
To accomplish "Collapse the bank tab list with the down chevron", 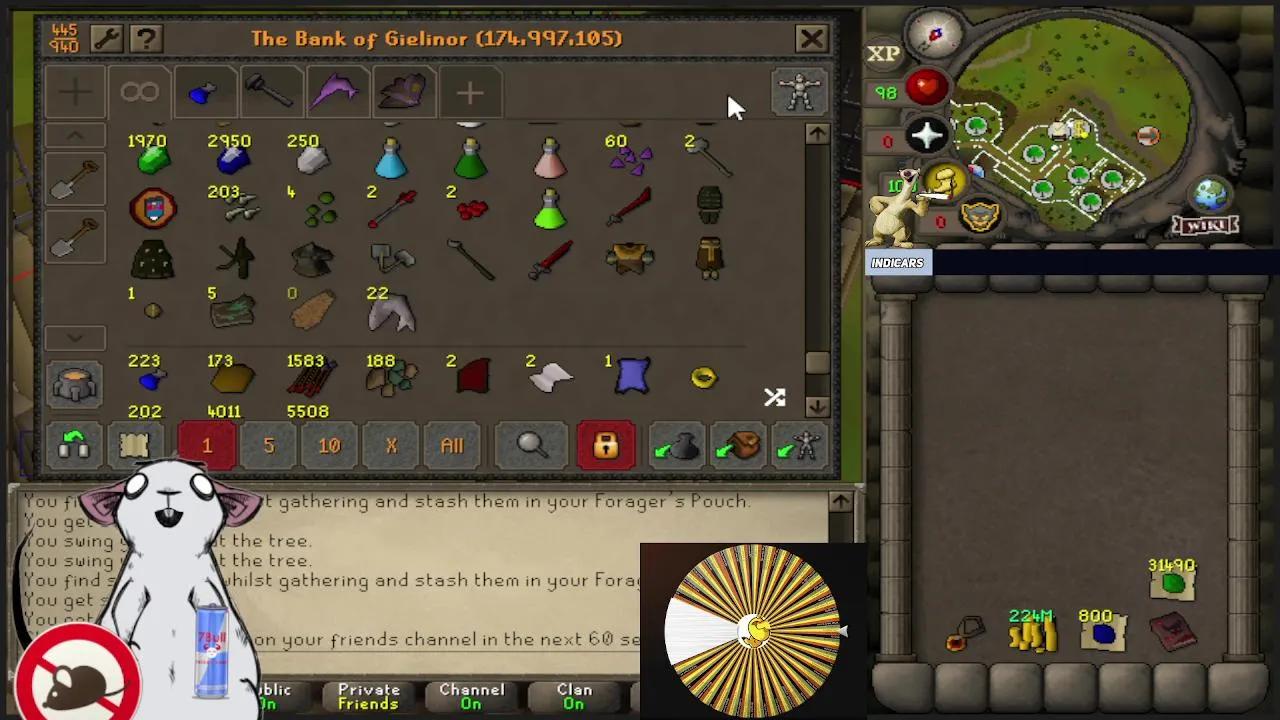I will click(75, 338).
